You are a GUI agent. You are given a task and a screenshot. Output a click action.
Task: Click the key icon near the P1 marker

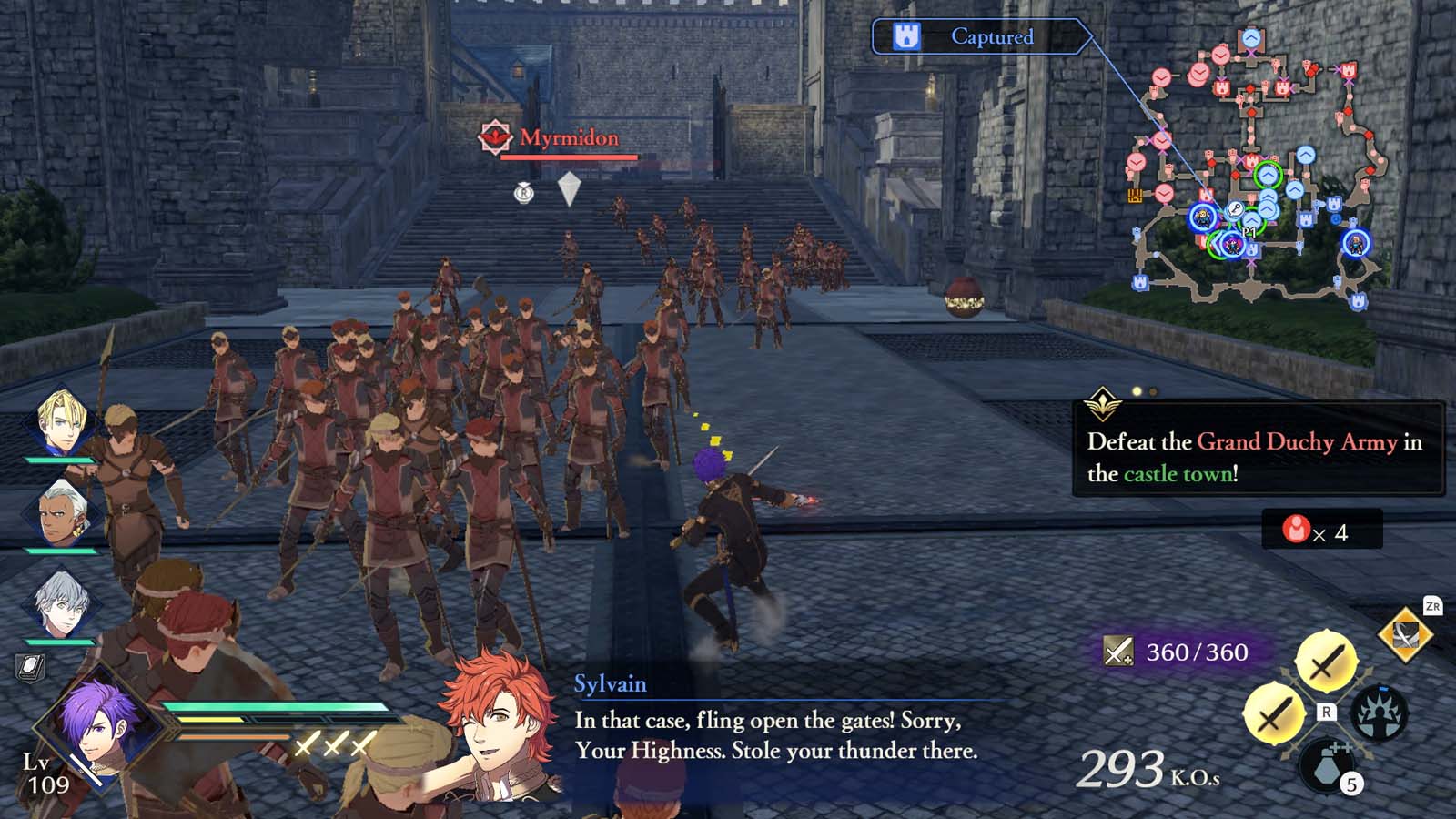click(1236, 207)
